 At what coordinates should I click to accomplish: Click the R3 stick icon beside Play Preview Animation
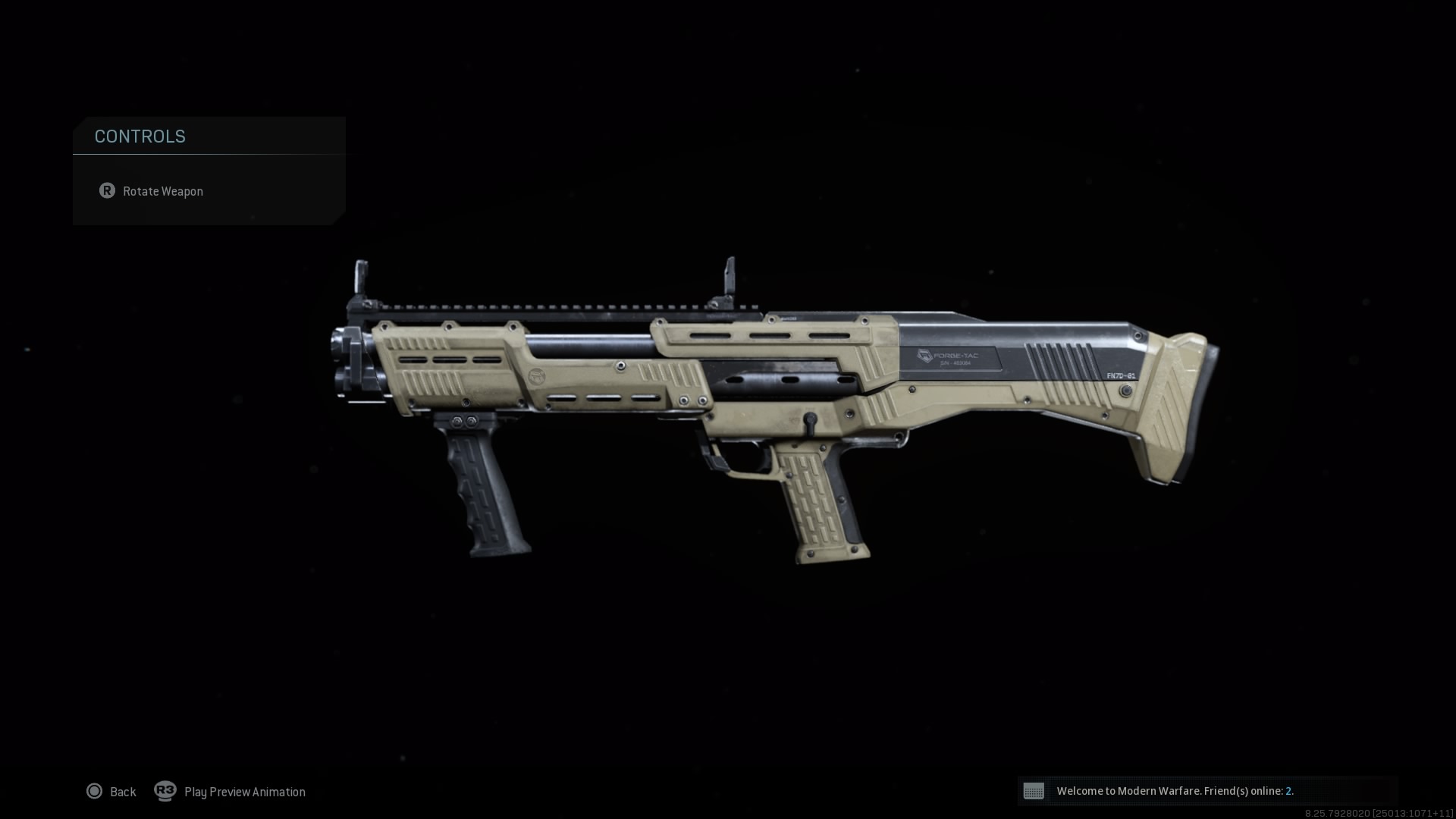[166, 791]
